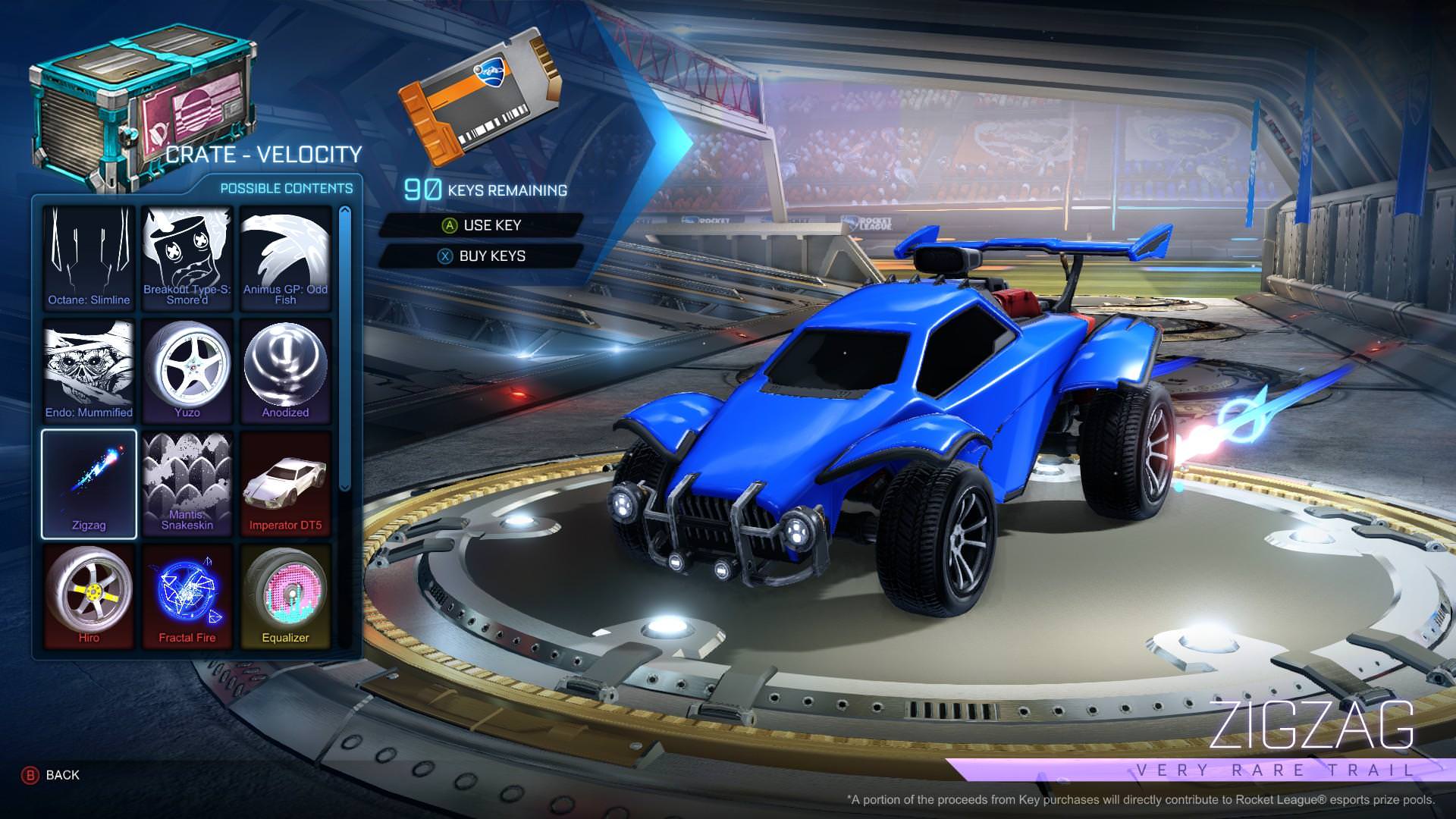Click the Possible Contents header label
The width and height of the screenshot is (1456, 819).
coord(287,188)
